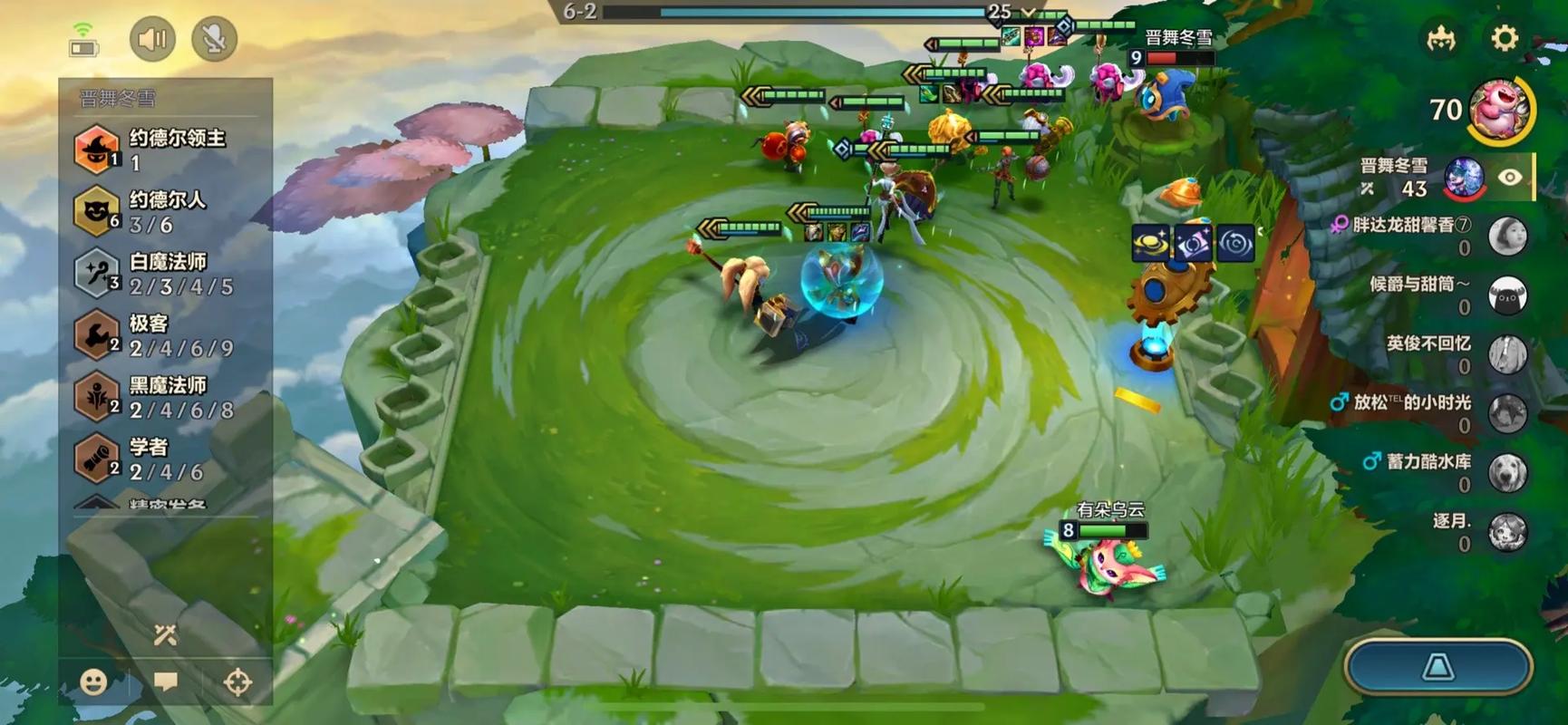1568x725 pixels.
Task: Open the emoji emote button
Action: pos(93,681)
